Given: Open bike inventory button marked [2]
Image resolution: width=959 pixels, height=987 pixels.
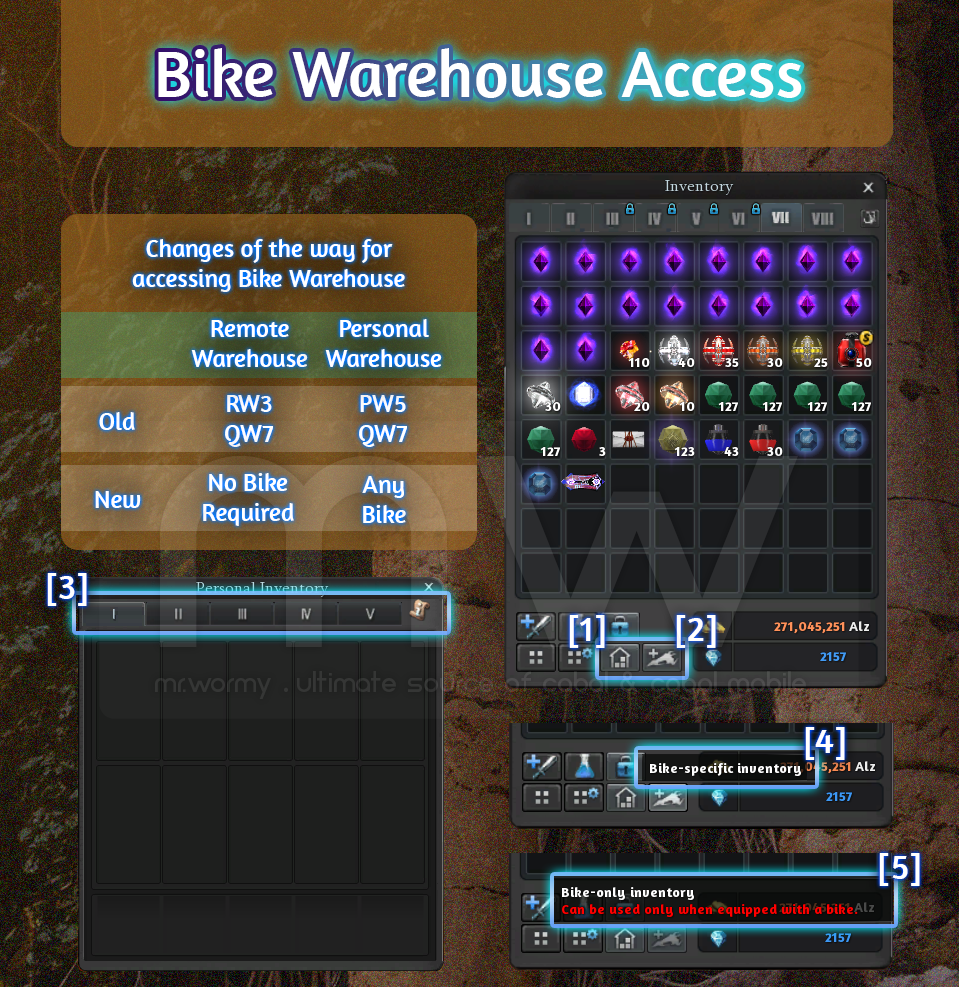Looking at the screenshot, I should click(x=664, y=657).
